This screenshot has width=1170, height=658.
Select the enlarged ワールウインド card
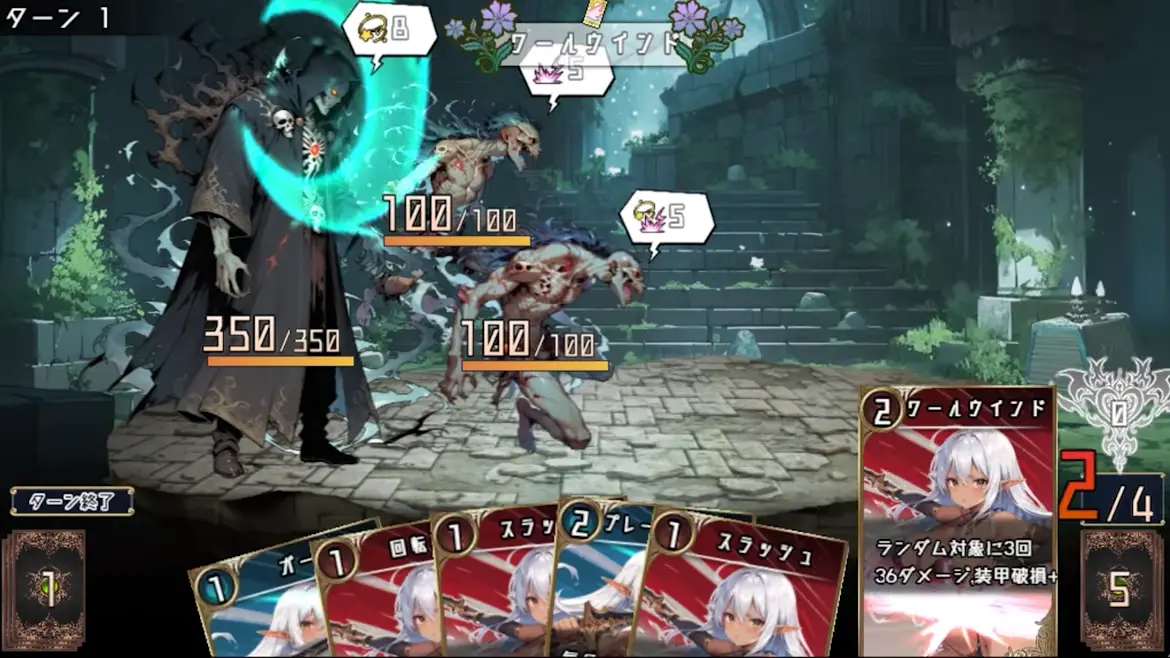tap(957, 520)
